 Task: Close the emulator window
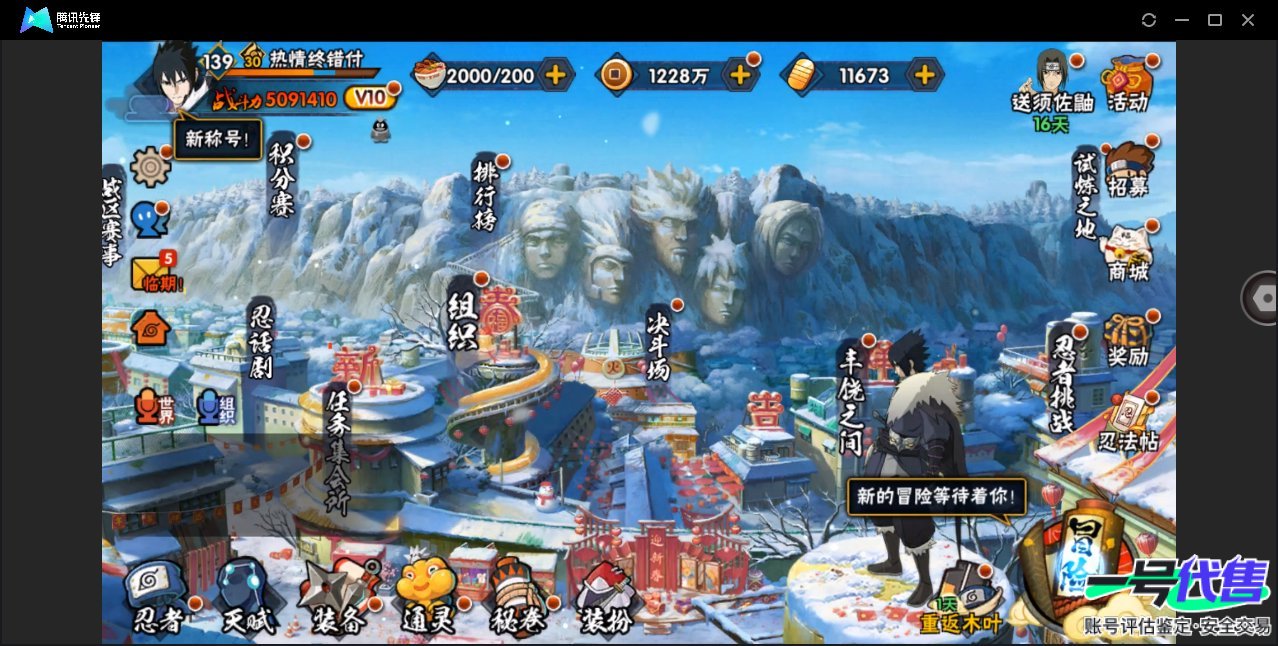(x=1248, y=20)
